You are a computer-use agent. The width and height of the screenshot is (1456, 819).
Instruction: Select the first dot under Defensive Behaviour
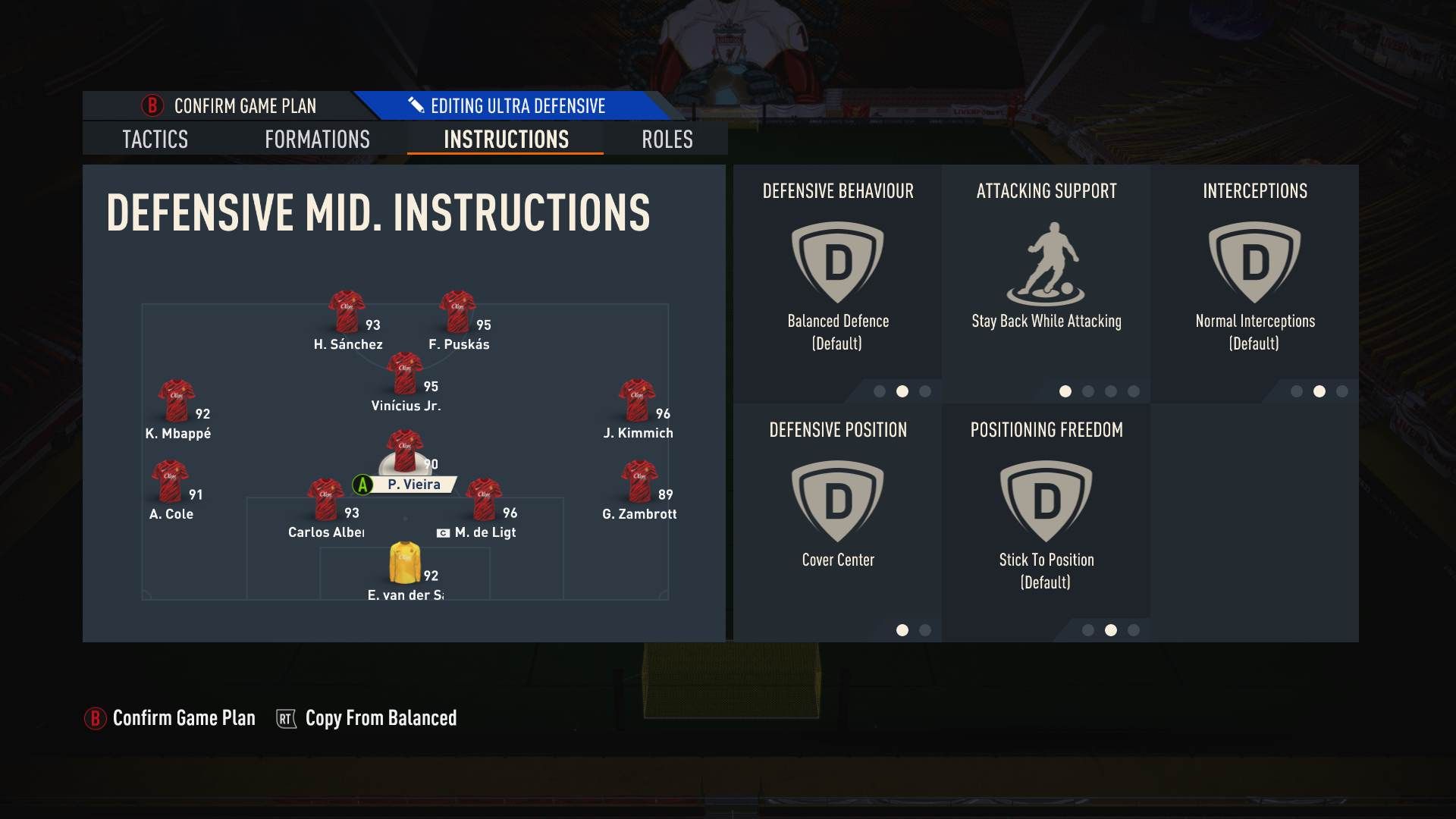[x=880, y=393]
